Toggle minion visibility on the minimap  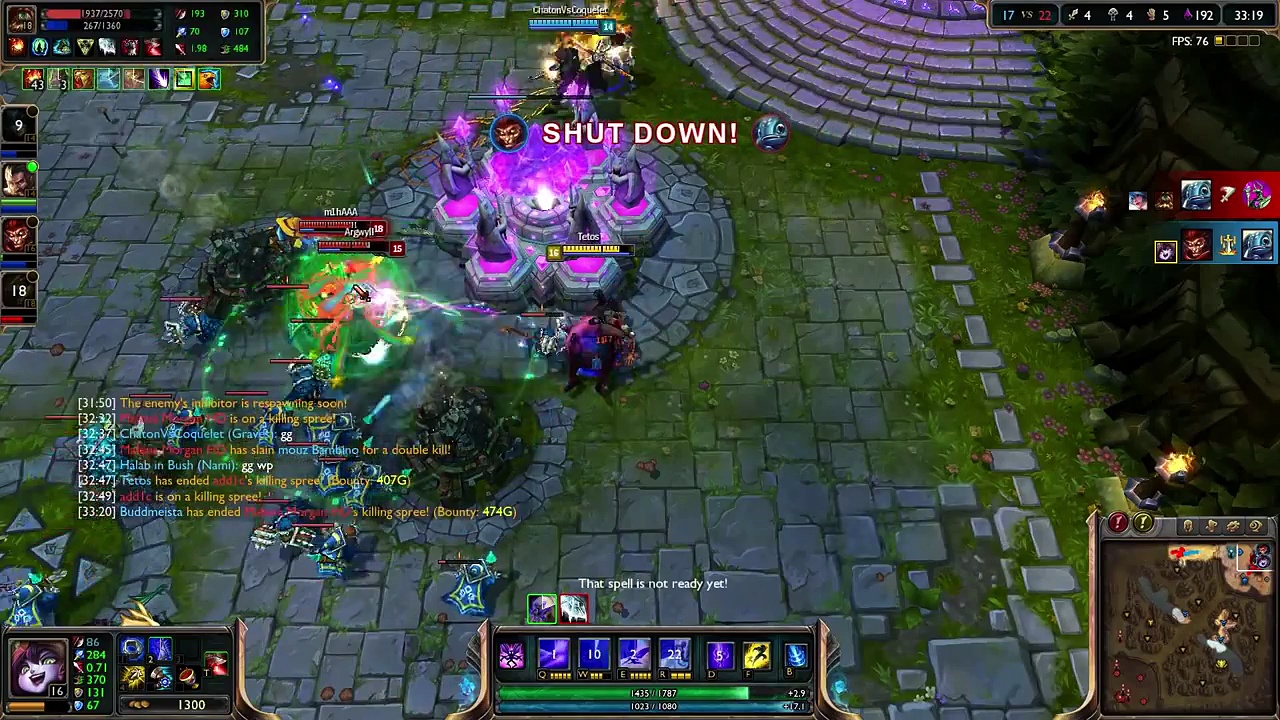coord(1211,525)
